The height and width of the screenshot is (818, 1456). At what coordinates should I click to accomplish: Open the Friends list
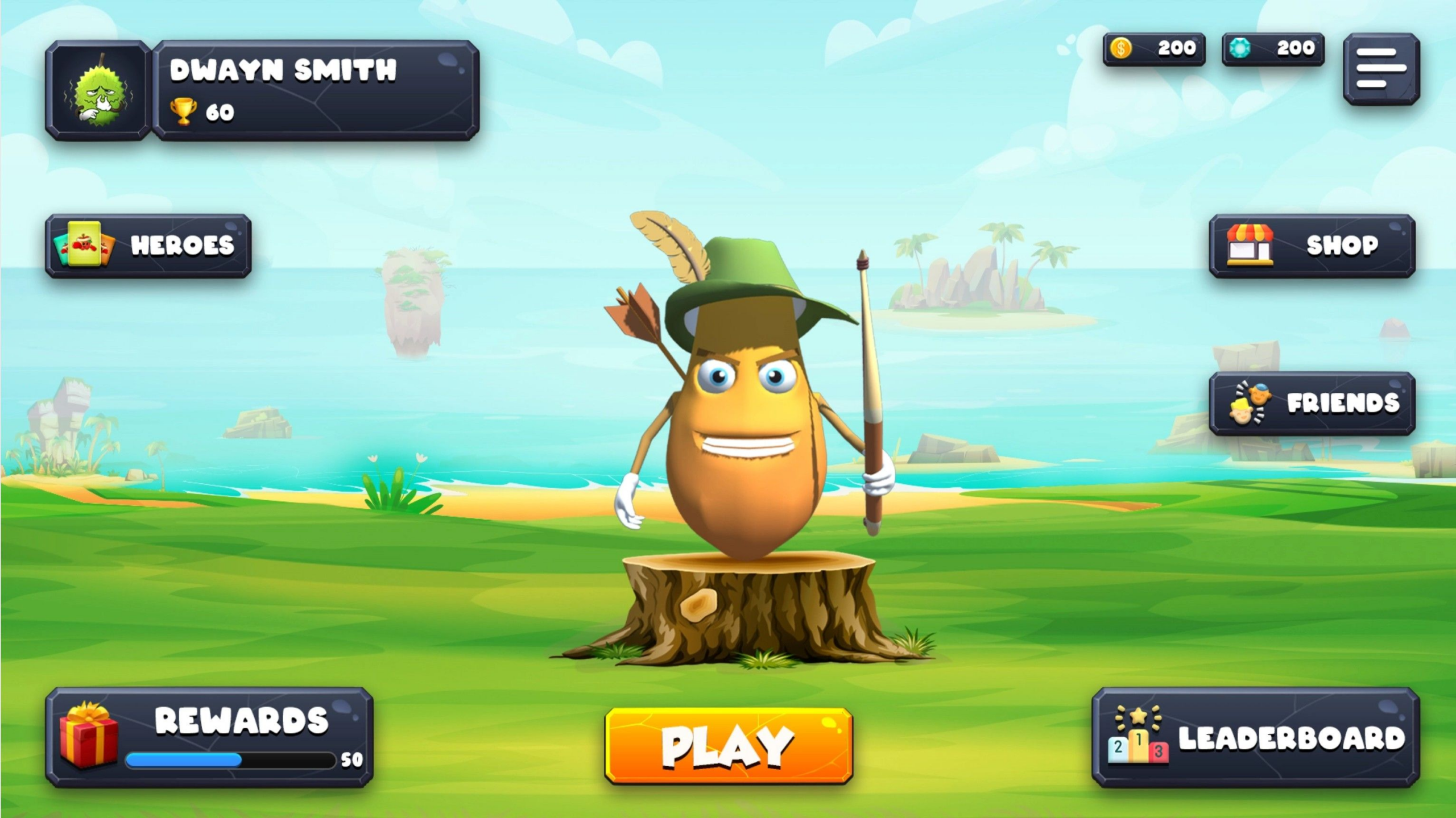coord(1312,404)
